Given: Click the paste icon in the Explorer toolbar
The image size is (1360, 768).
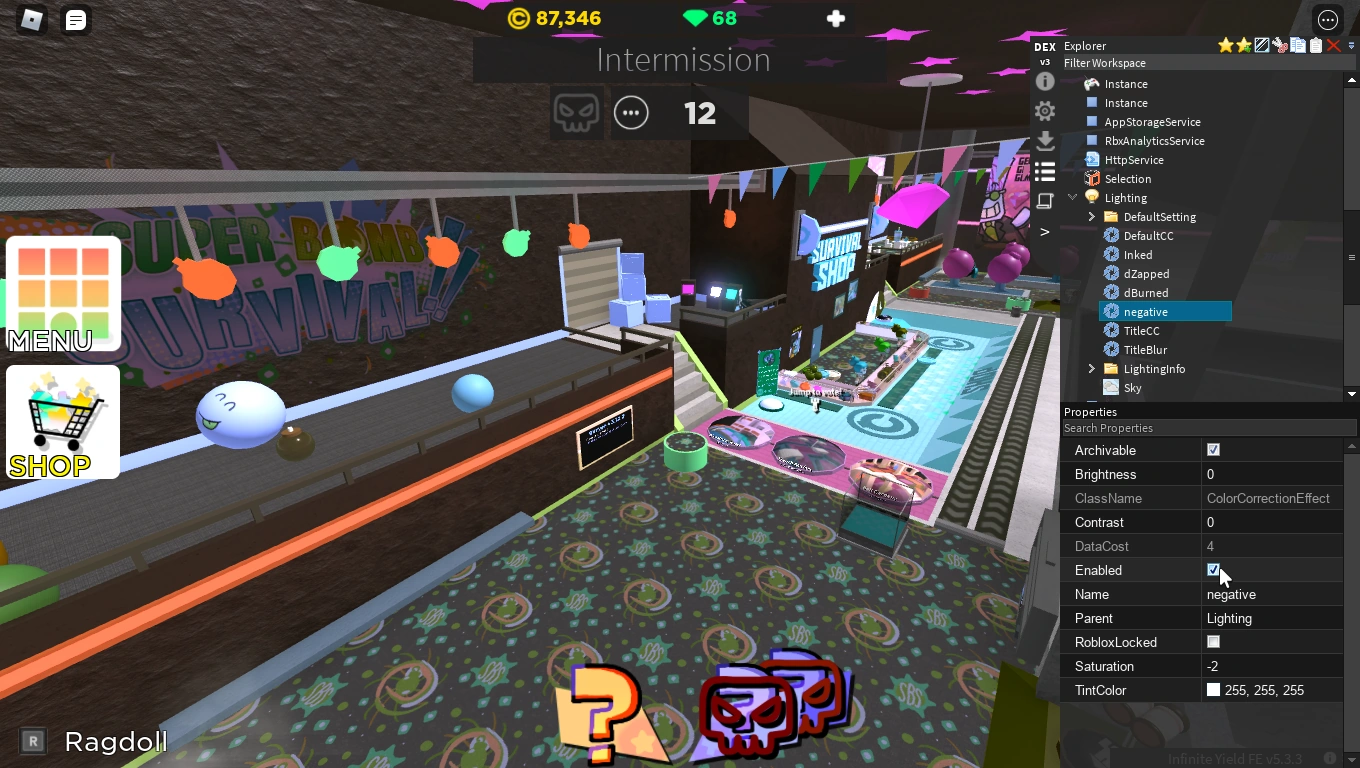Looking at the screenshot, I should click(x=1316, y=45).
